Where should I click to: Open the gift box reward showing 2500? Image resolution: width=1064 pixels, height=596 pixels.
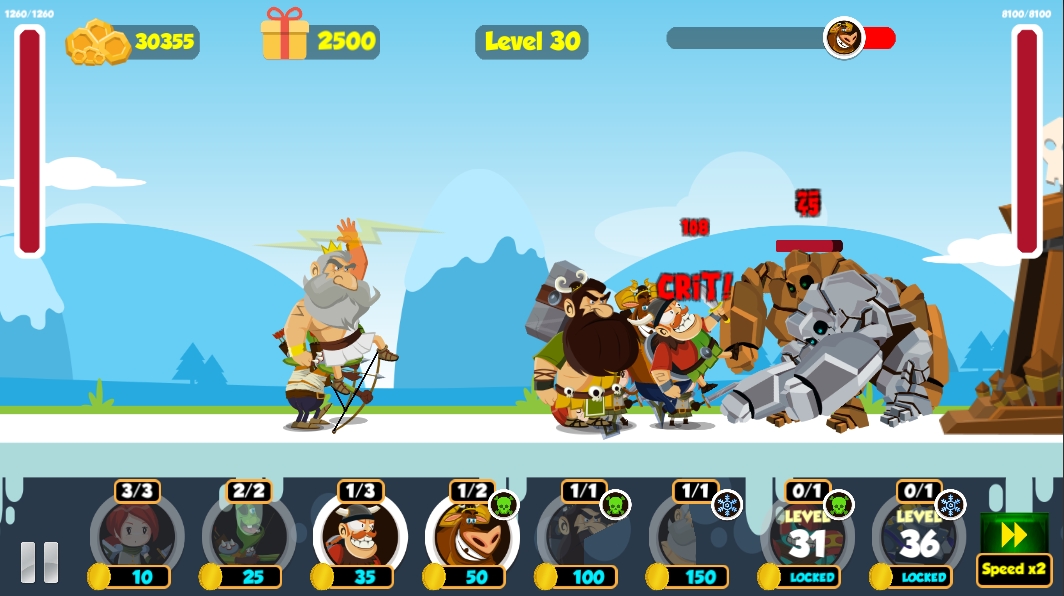pyautogui.click(x=285, y=37)
